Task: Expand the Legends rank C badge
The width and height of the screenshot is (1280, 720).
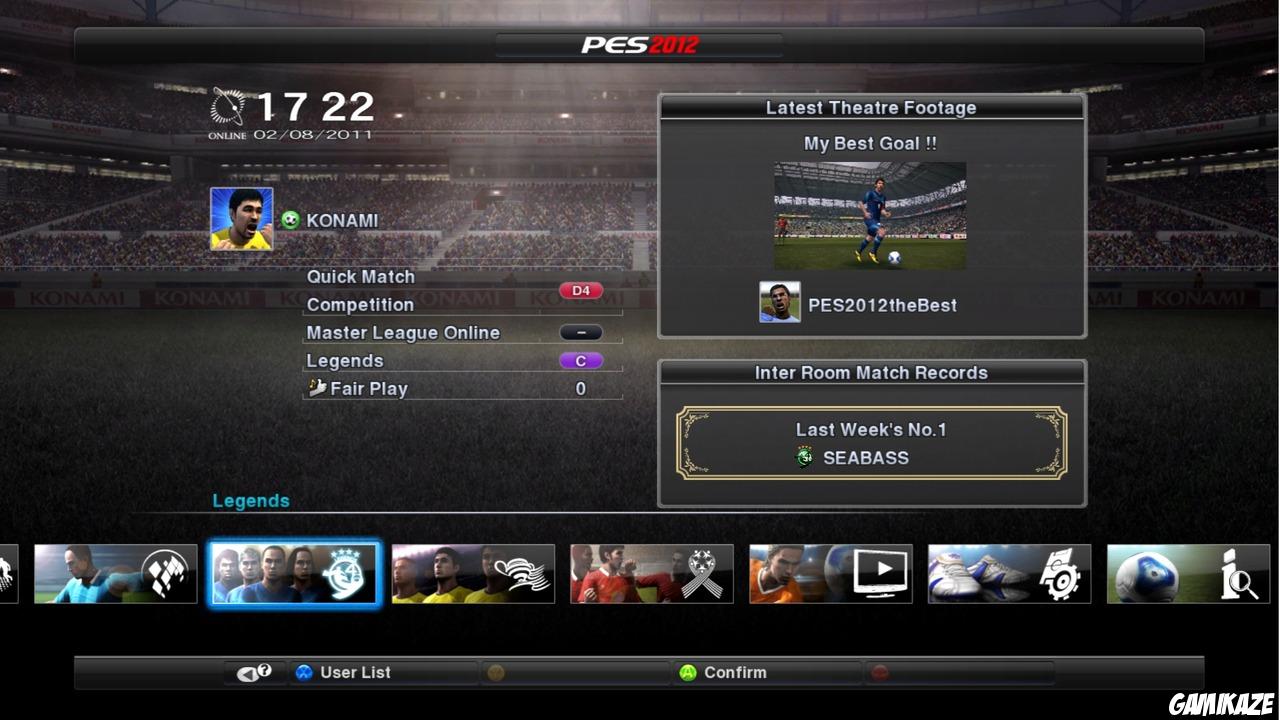Action: point(580,360)
